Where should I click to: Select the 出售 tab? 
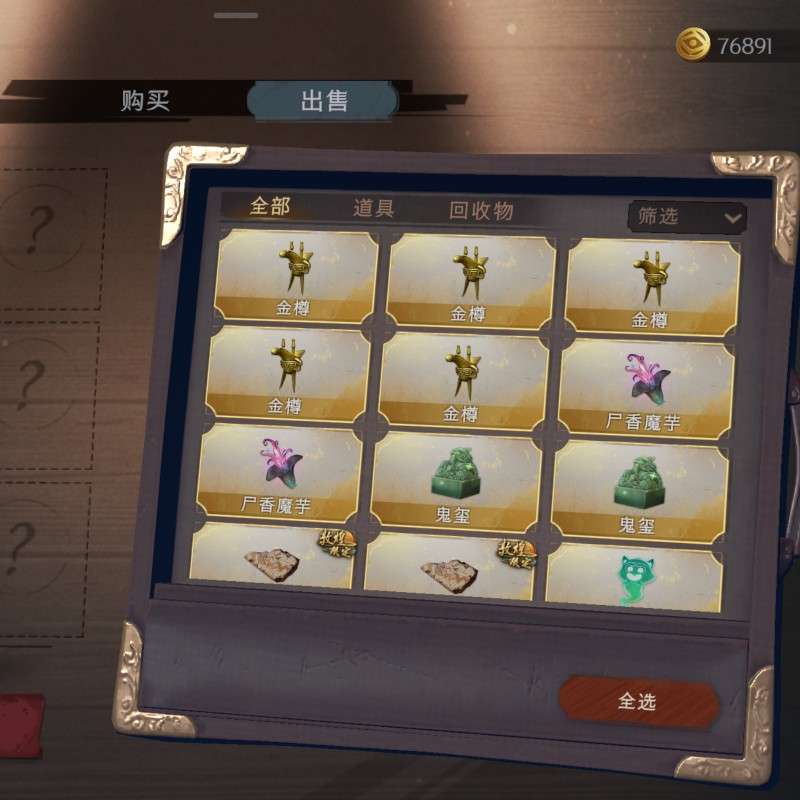pyautogui.click(x=323, y=101)
